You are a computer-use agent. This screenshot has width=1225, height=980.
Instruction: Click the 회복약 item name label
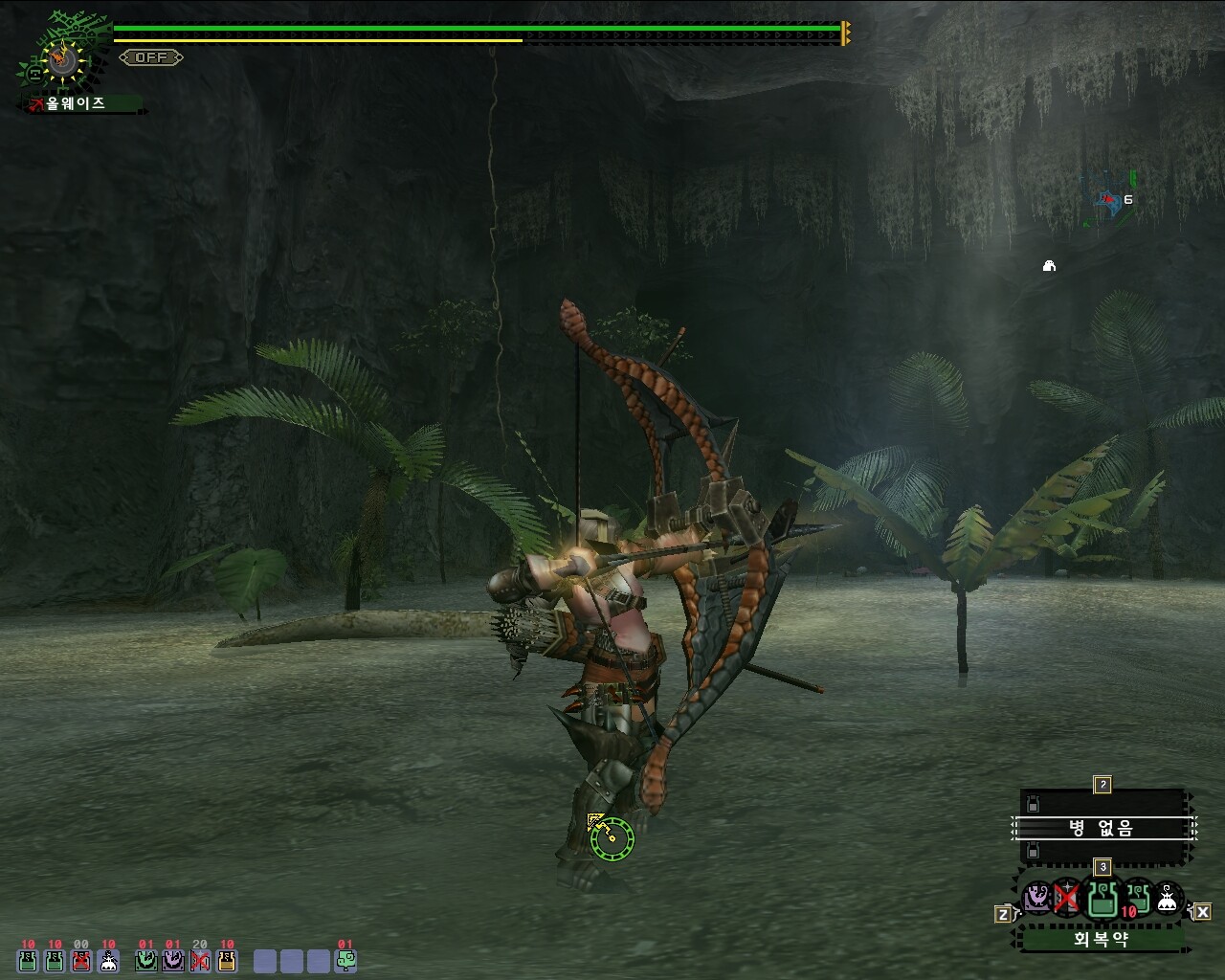(1101, 939)
